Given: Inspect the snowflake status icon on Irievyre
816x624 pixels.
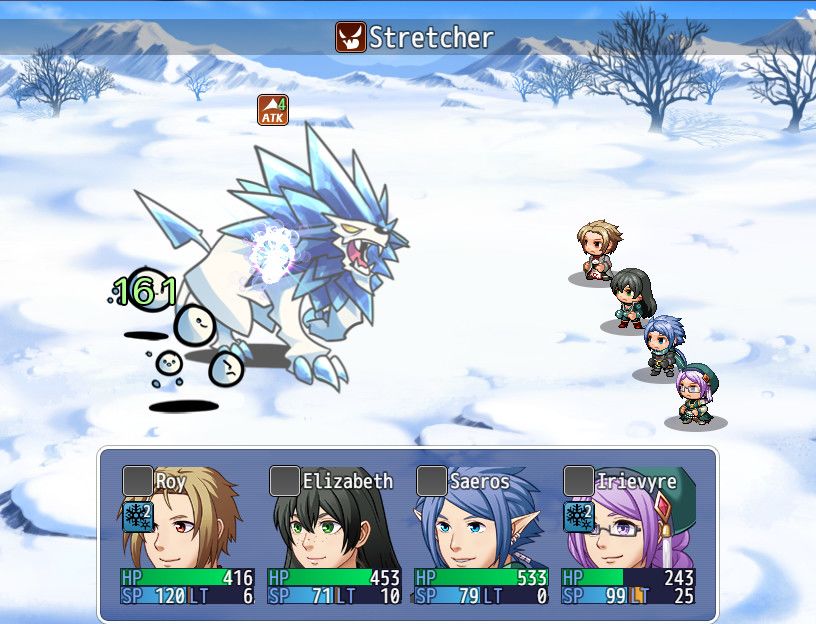Looking at the screenshot, I should click(578, 517).
